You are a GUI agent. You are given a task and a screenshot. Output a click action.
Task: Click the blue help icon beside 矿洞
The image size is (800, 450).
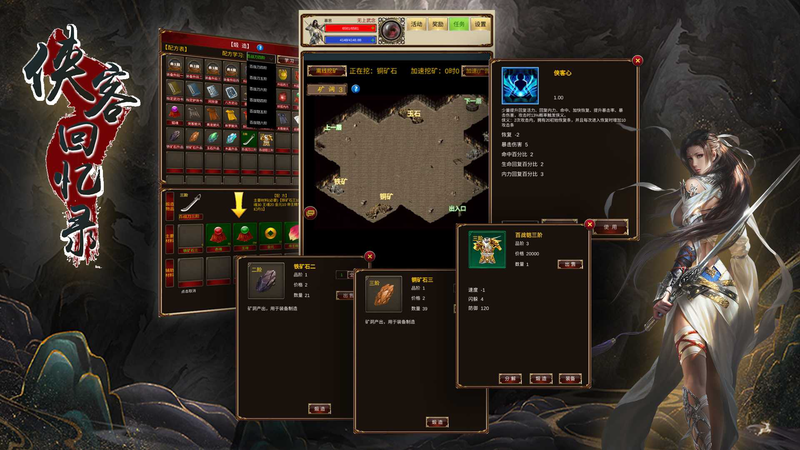tap(354, 89)
